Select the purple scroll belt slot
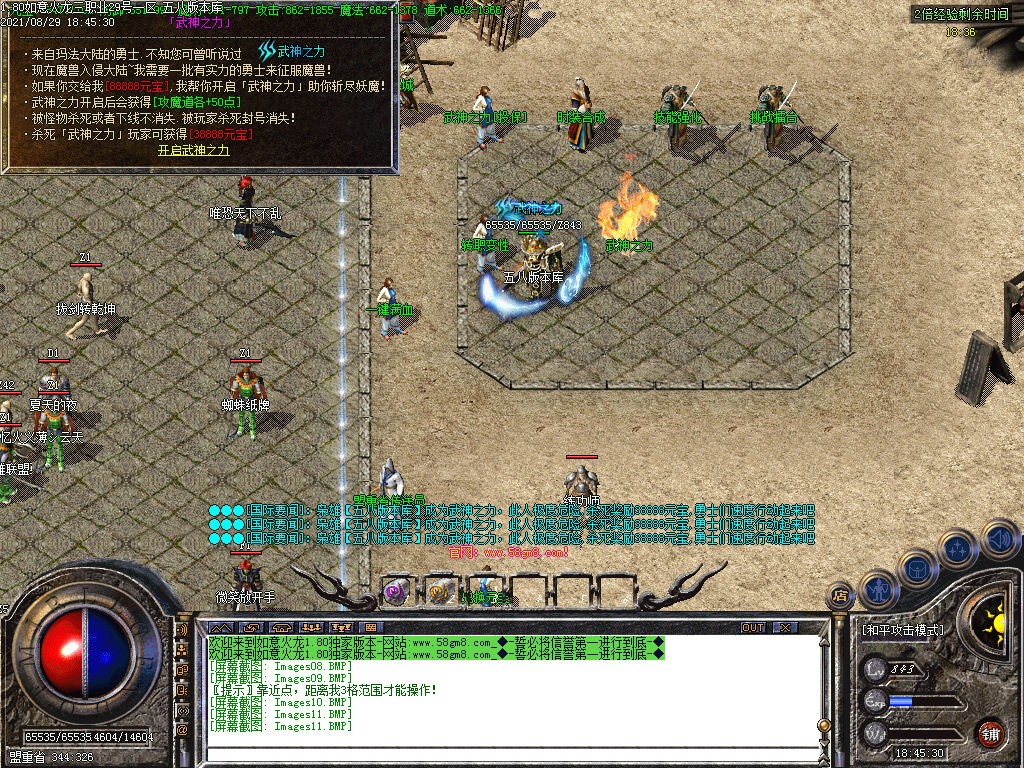 coord(395,590)
